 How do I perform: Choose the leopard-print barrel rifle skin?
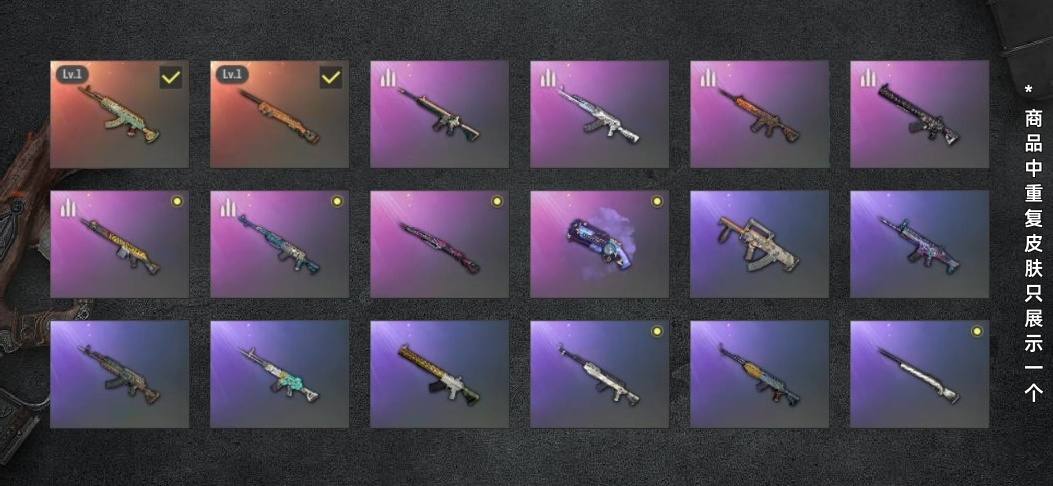(439, 374)
